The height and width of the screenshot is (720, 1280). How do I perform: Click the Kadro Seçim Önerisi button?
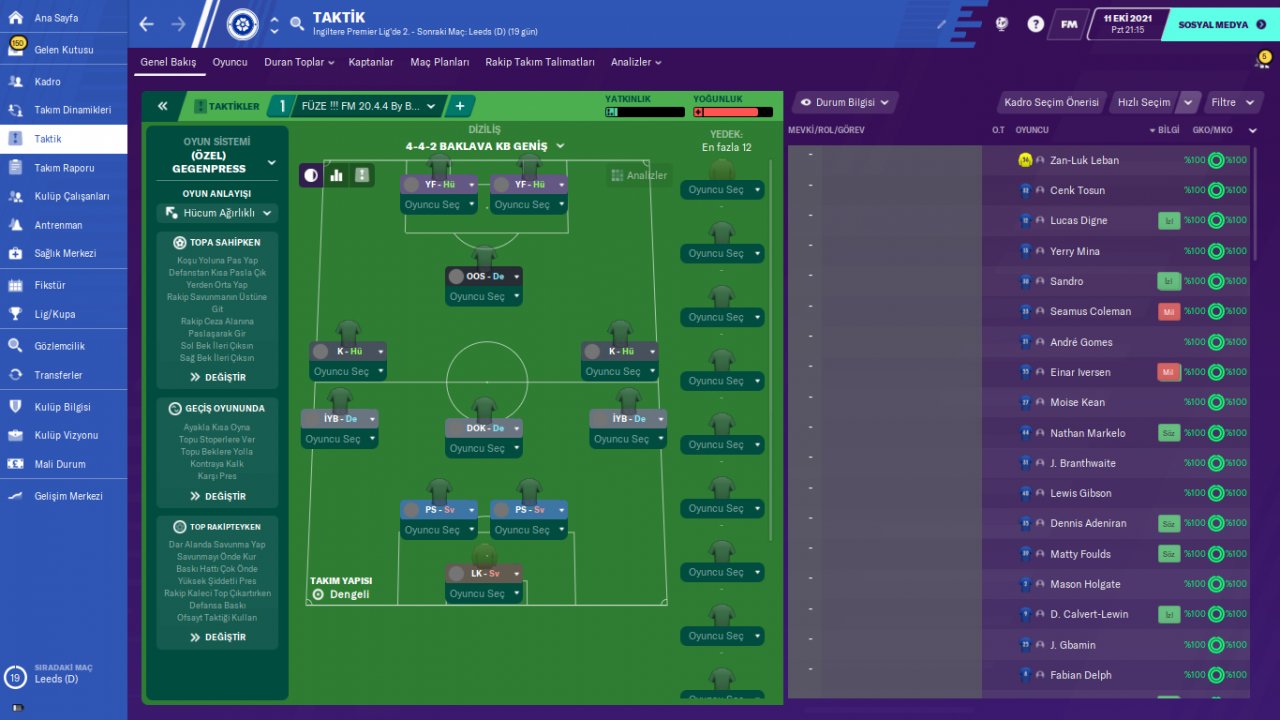pos(1051,102)
